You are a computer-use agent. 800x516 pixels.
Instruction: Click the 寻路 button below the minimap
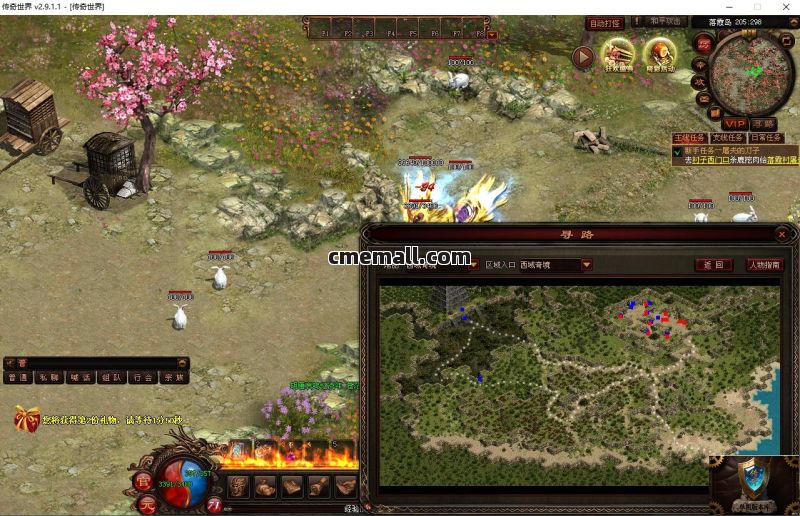tap(765, 123)
